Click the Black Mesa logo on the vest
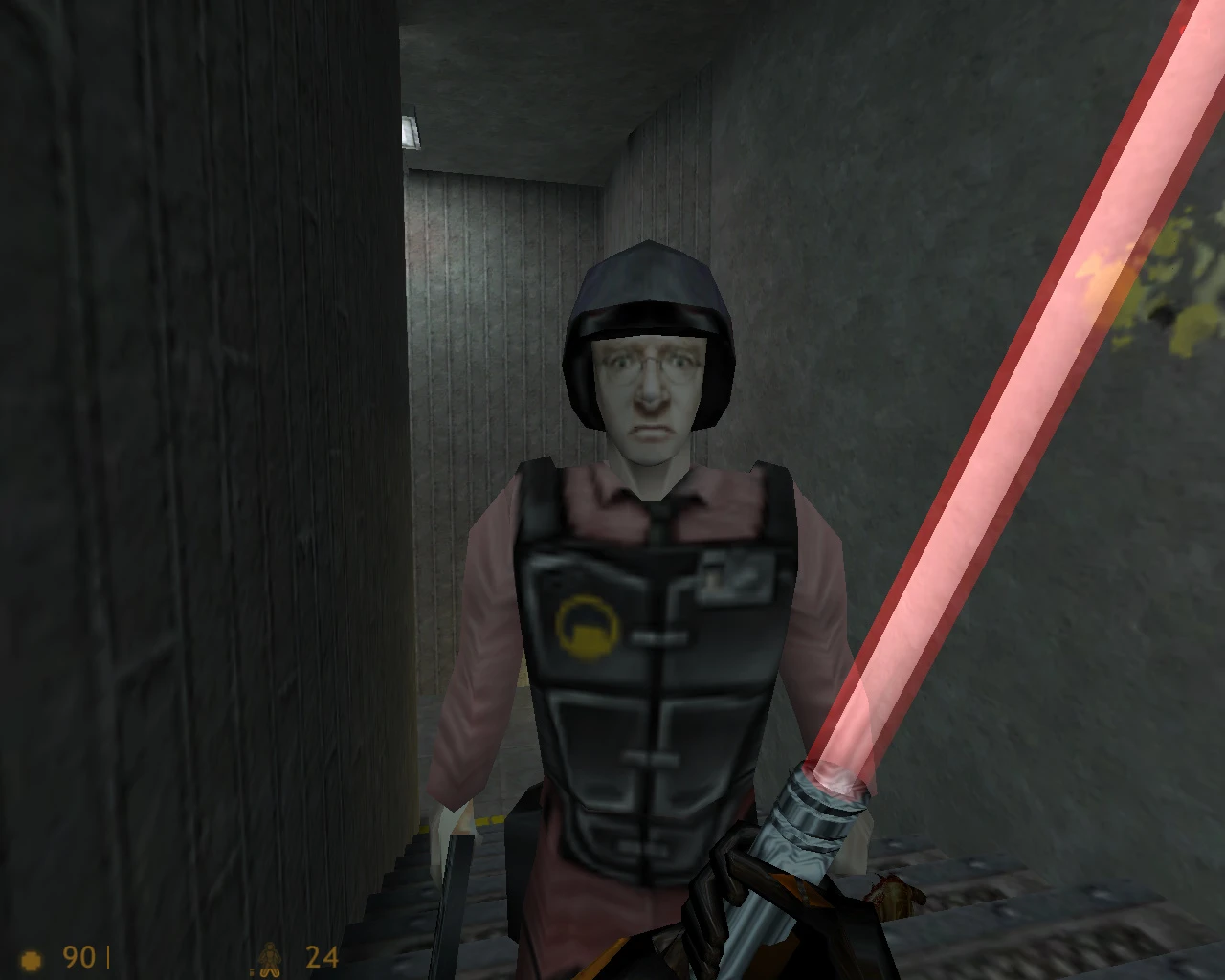1225x980 pixels. 588,623
